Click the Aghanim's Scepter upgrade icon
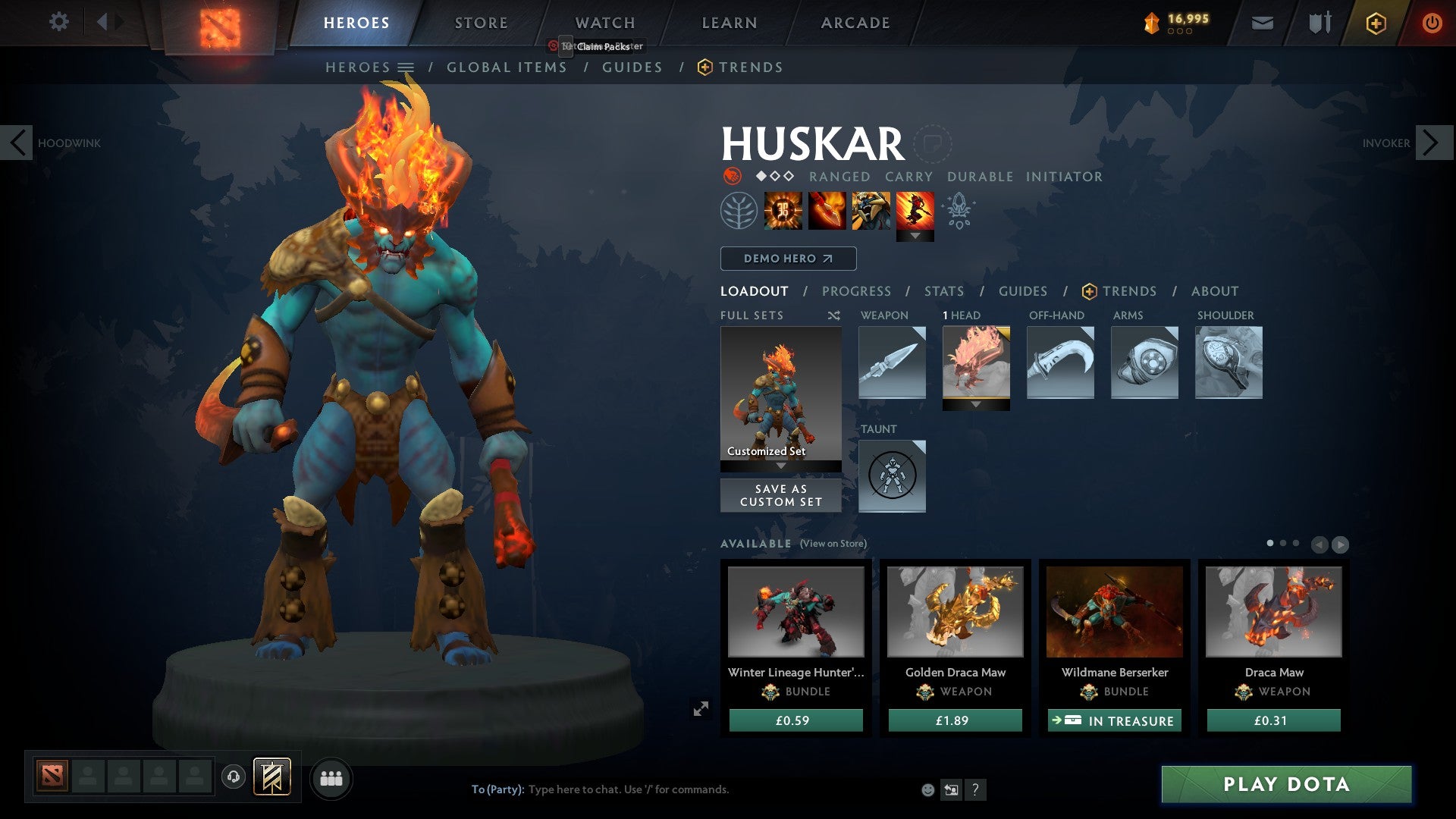Viewport: 1456px width, 819px height. point(958,212)
